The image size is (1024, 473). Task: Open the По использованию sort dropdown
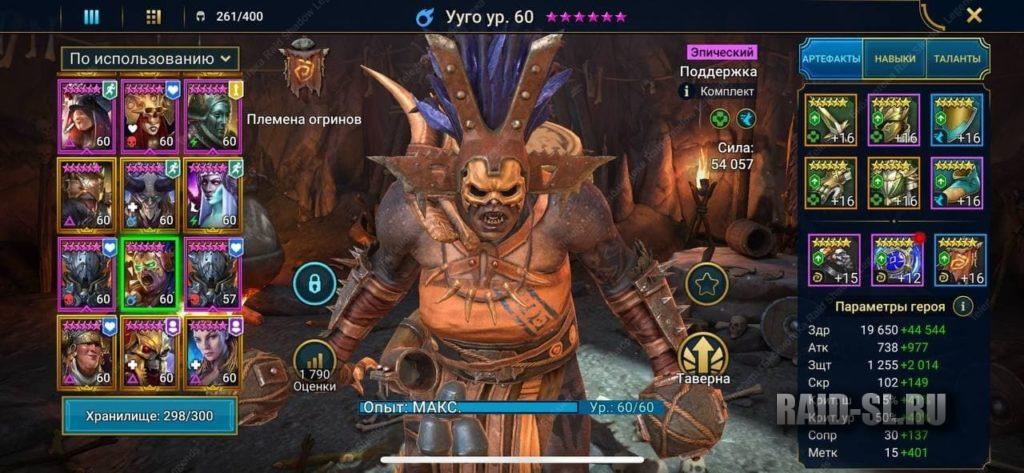(150, 59)
